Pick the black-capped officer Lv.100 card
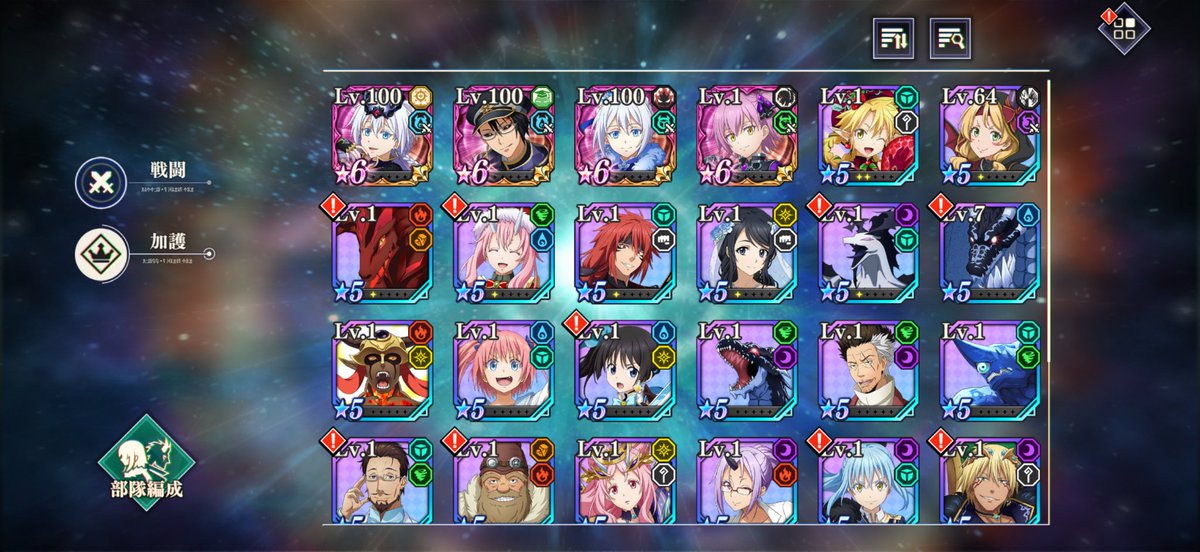 (x=504, y=135)
